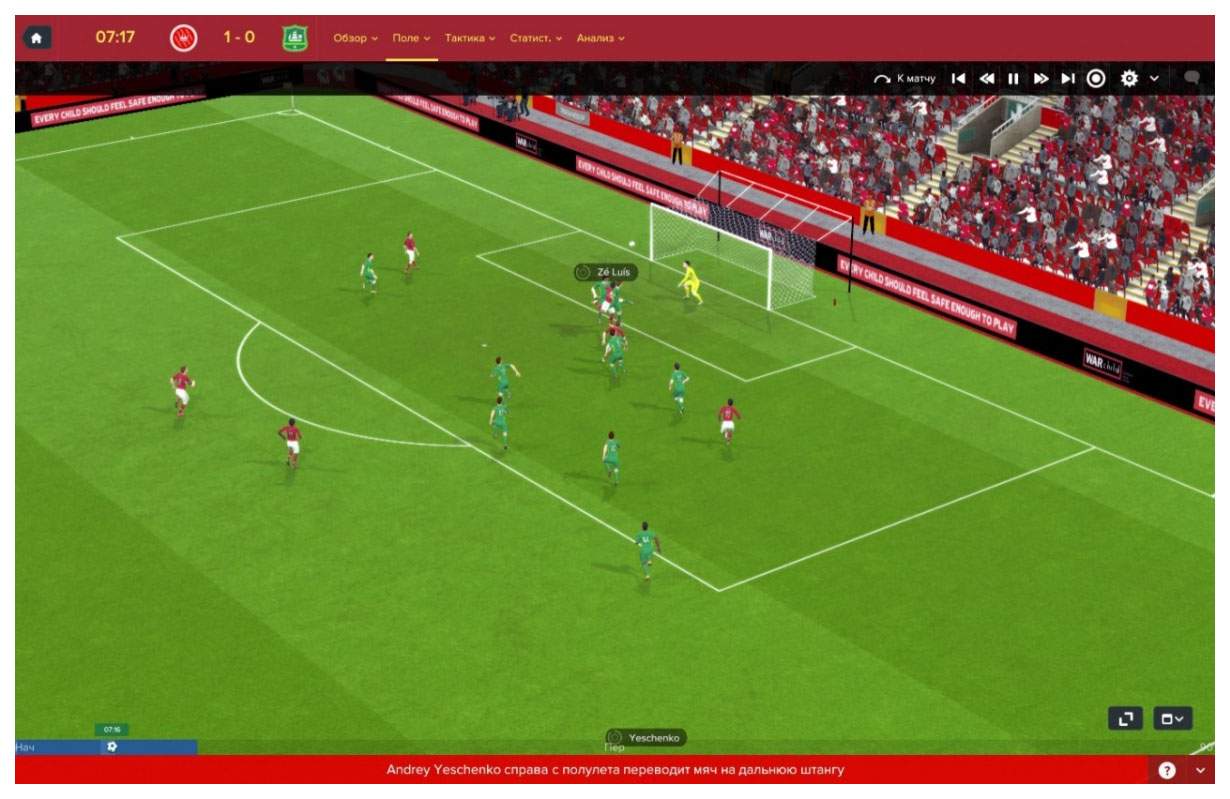Click the circular record button

pyautogui.click(x=1096, y=78)
